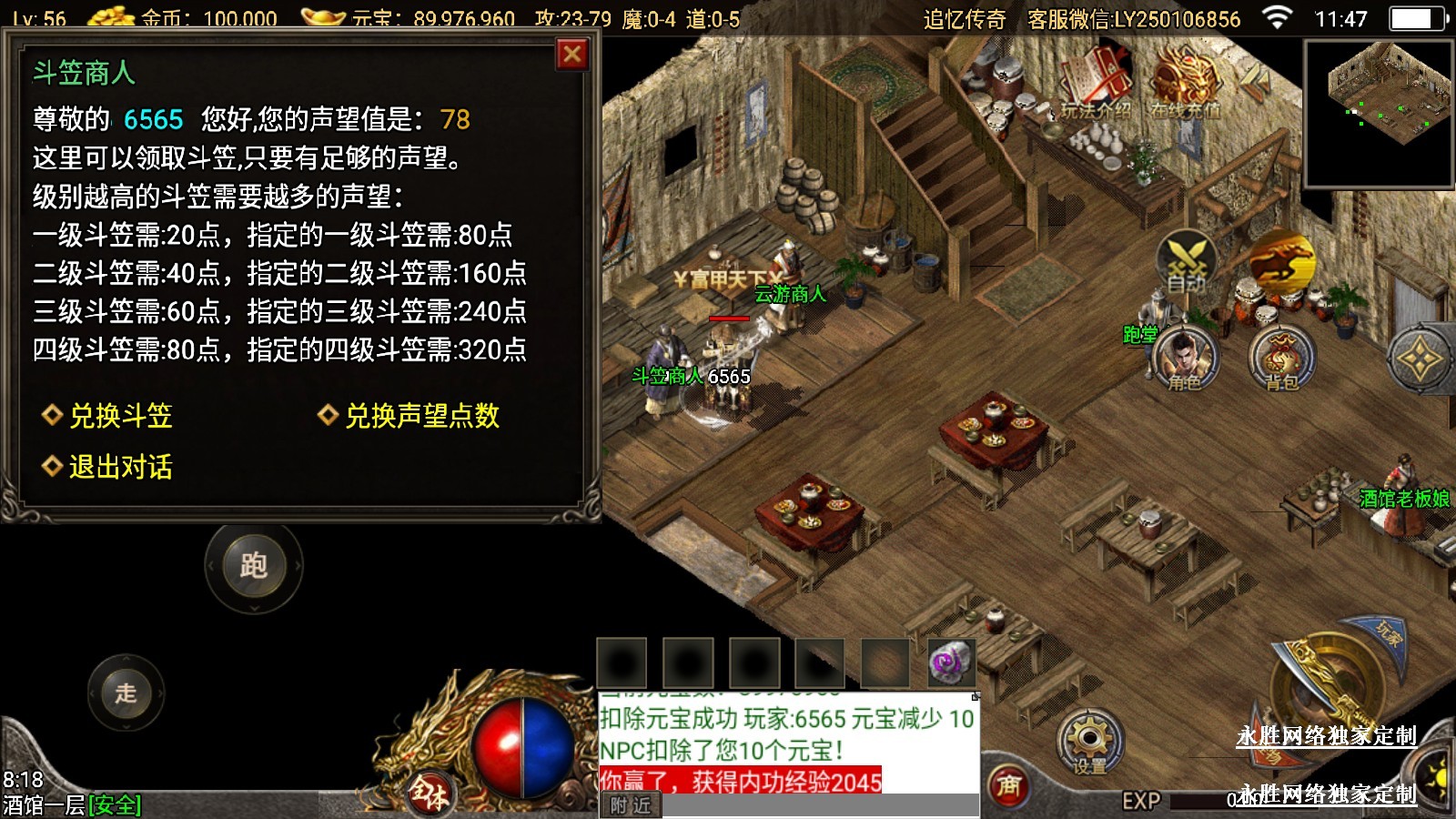This screenshot has width=1456, height=819.
Task: Open the 角色 character sheet
Action: click(x=1183, y=357)
